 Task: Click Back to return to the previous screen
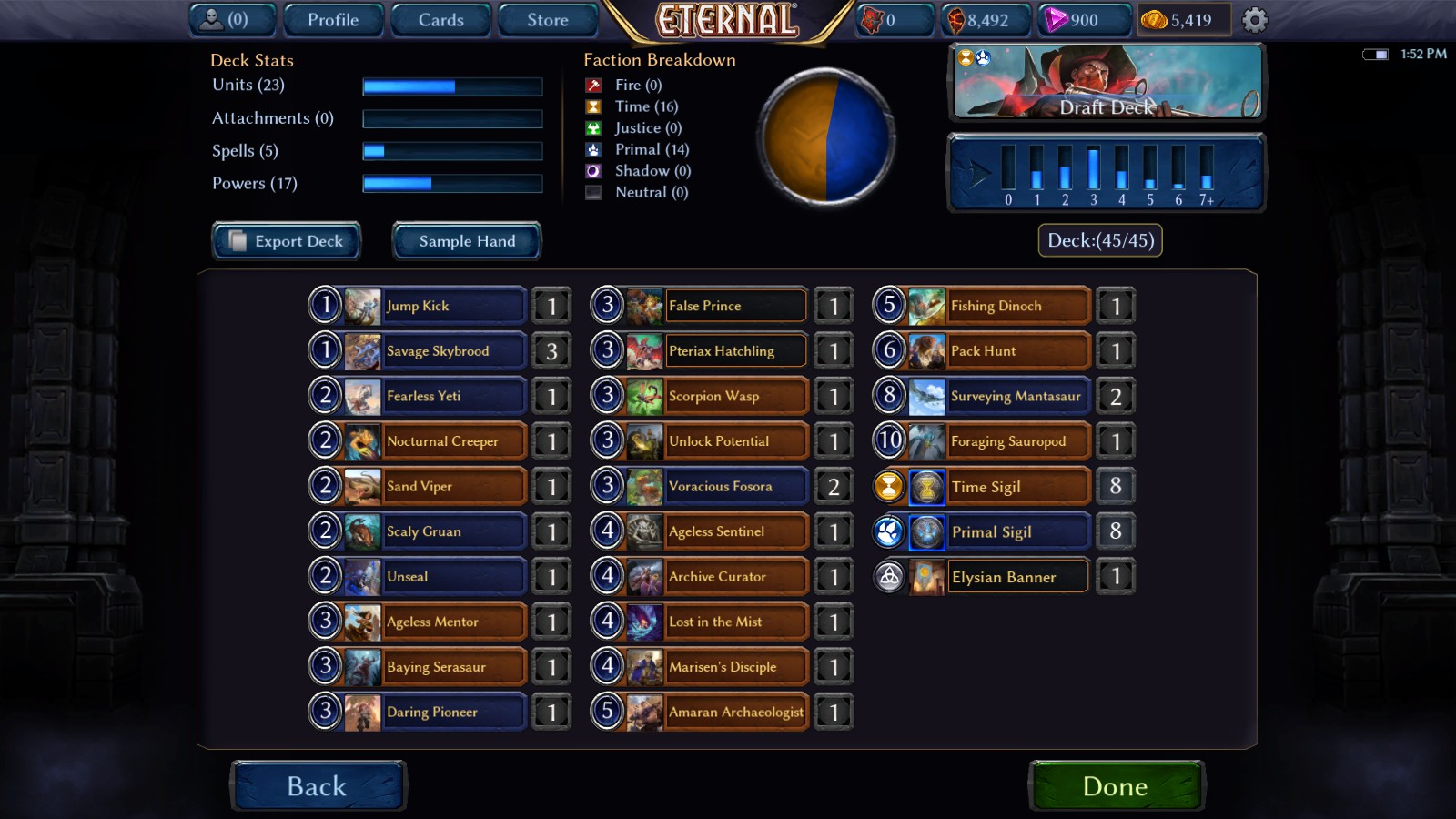point(318,785)
